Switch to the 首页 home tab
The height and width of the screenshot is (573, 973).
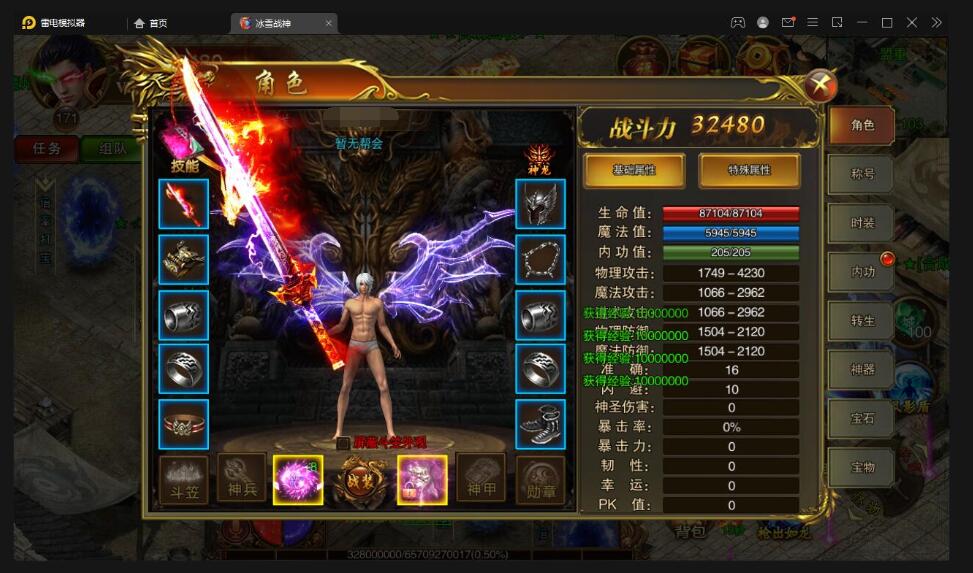[x=150, y=23]
